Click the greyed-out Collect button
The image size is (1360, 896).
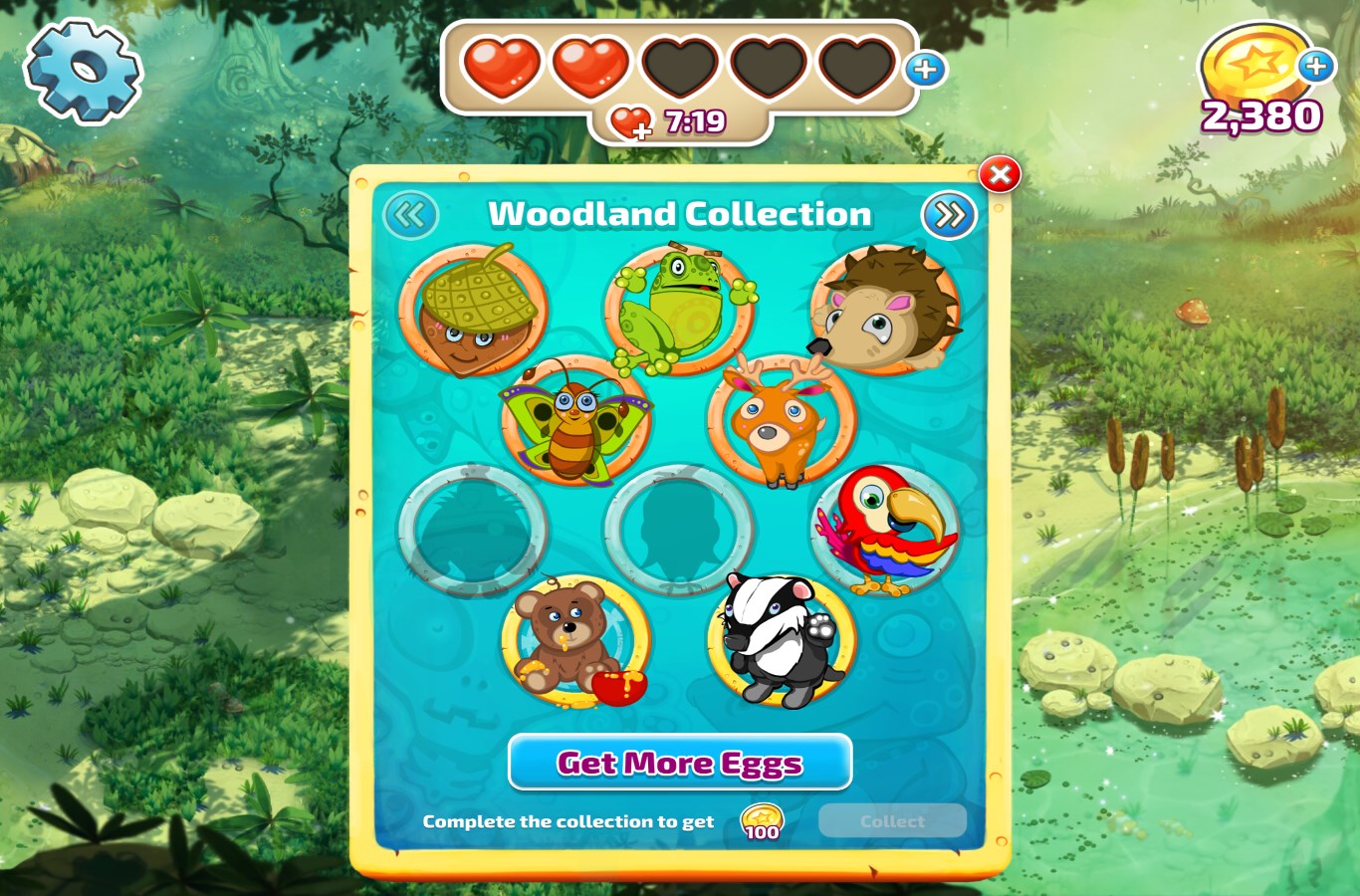tap(892, 821)
